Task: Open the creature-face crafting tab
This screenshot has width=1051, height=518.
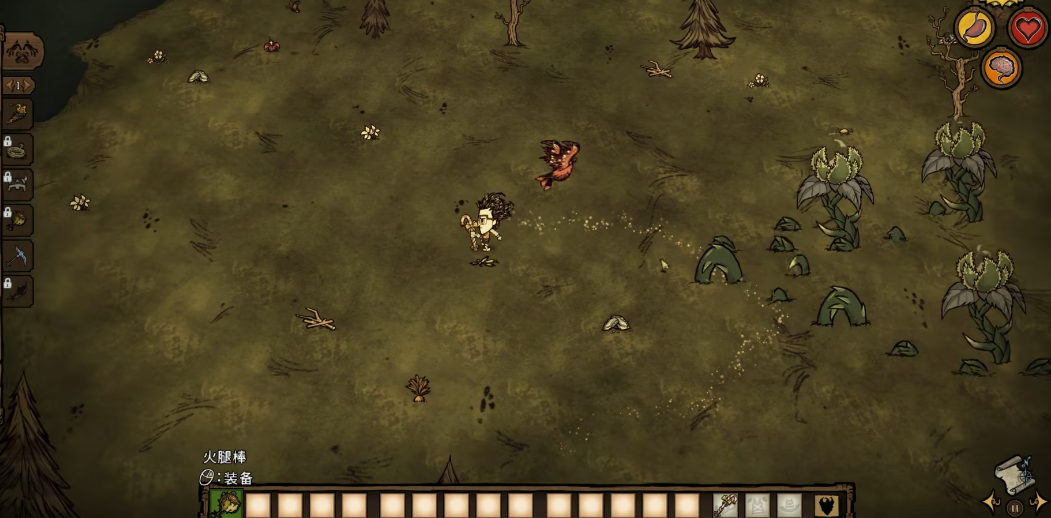Action: [x=23, y=50]
